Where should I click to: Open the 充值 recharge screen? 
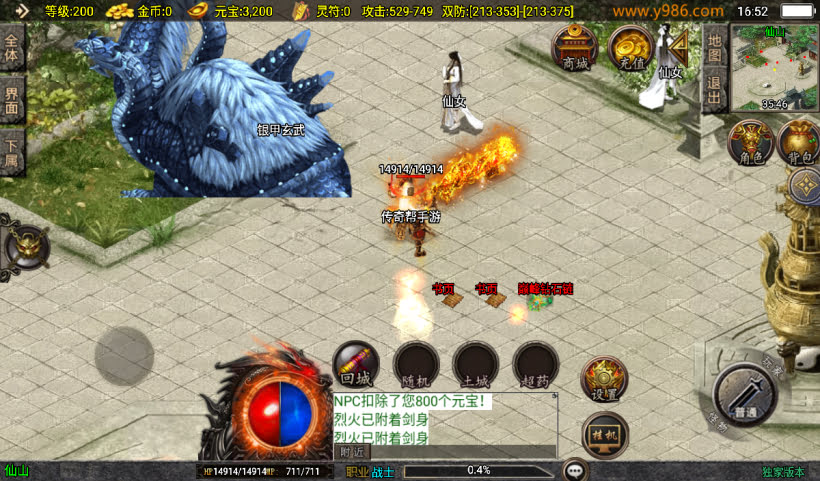click(x=631, y=47)
